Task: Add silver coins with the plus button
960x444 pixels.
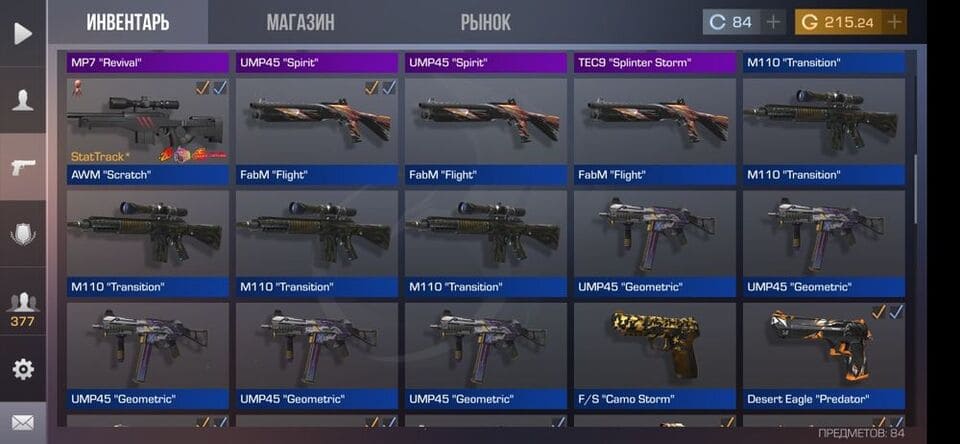Action: pyautogui.click(x=773, y=22)
